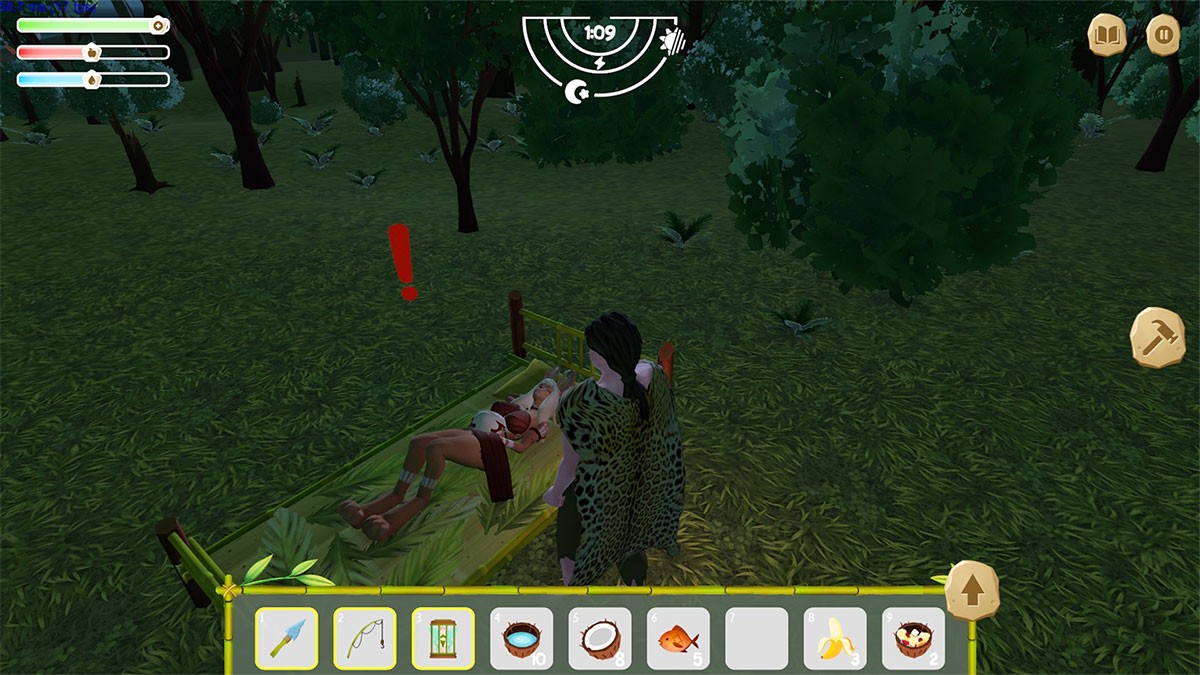Choose the fruit salad coconut bowl
1200x675 pixels.
(x=913, y=638)
